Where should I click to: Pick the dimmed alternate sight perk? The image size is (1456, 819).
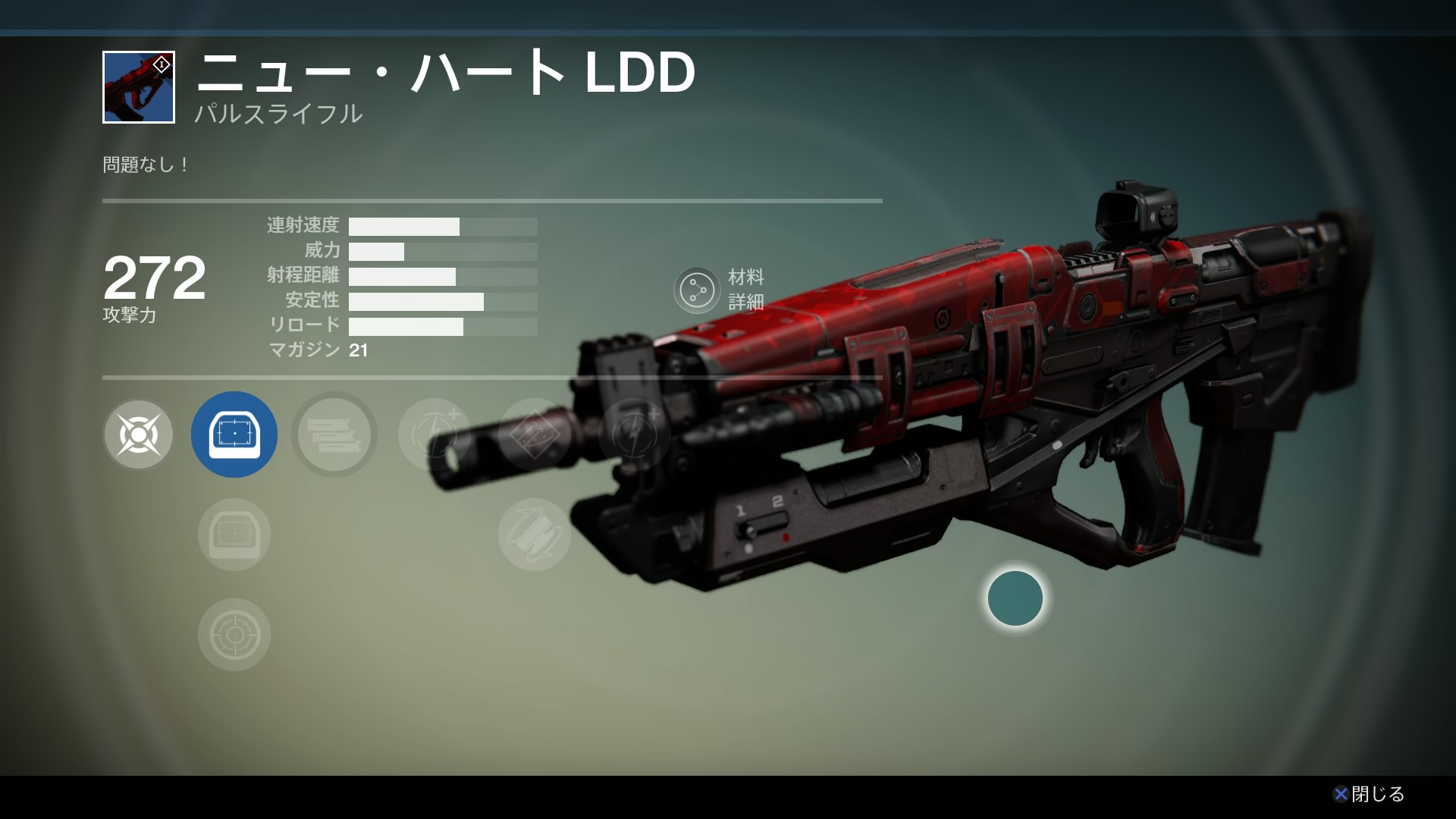click(x=234, y=535)
